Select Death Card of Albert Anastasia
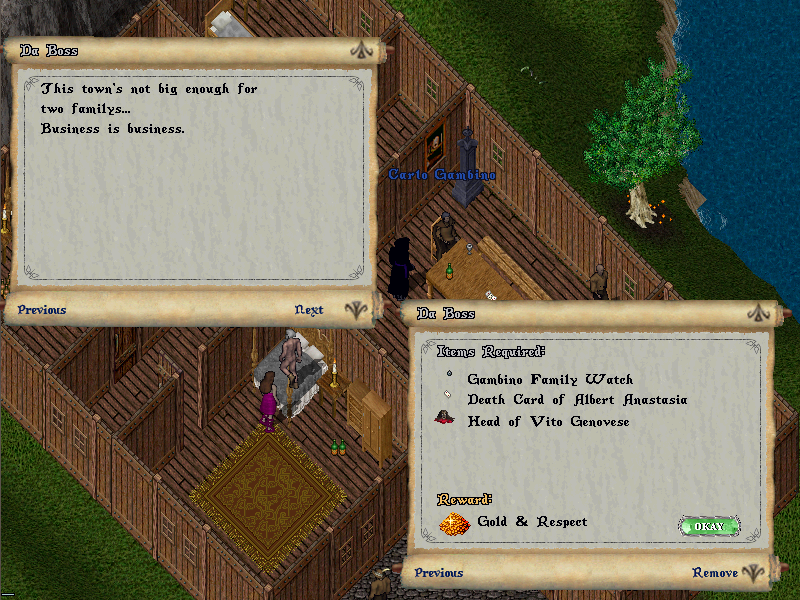Image resolution: width=800 pixels, height=600 pixels. tap(577, 400)
